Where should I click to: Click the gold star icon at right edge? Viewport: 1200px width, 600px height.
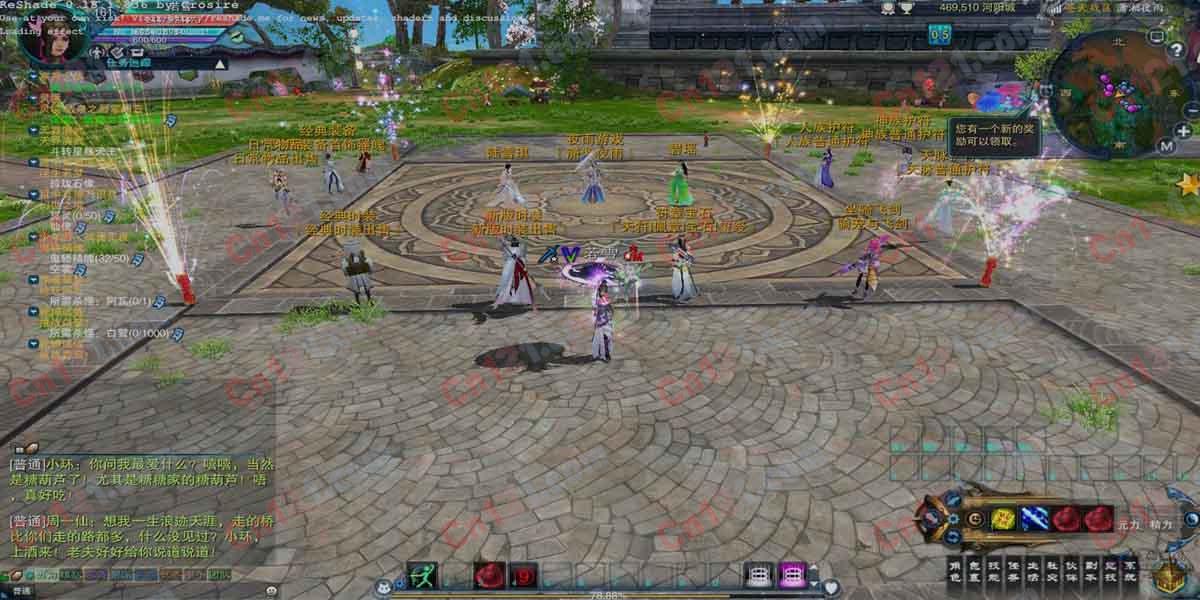1188,185
